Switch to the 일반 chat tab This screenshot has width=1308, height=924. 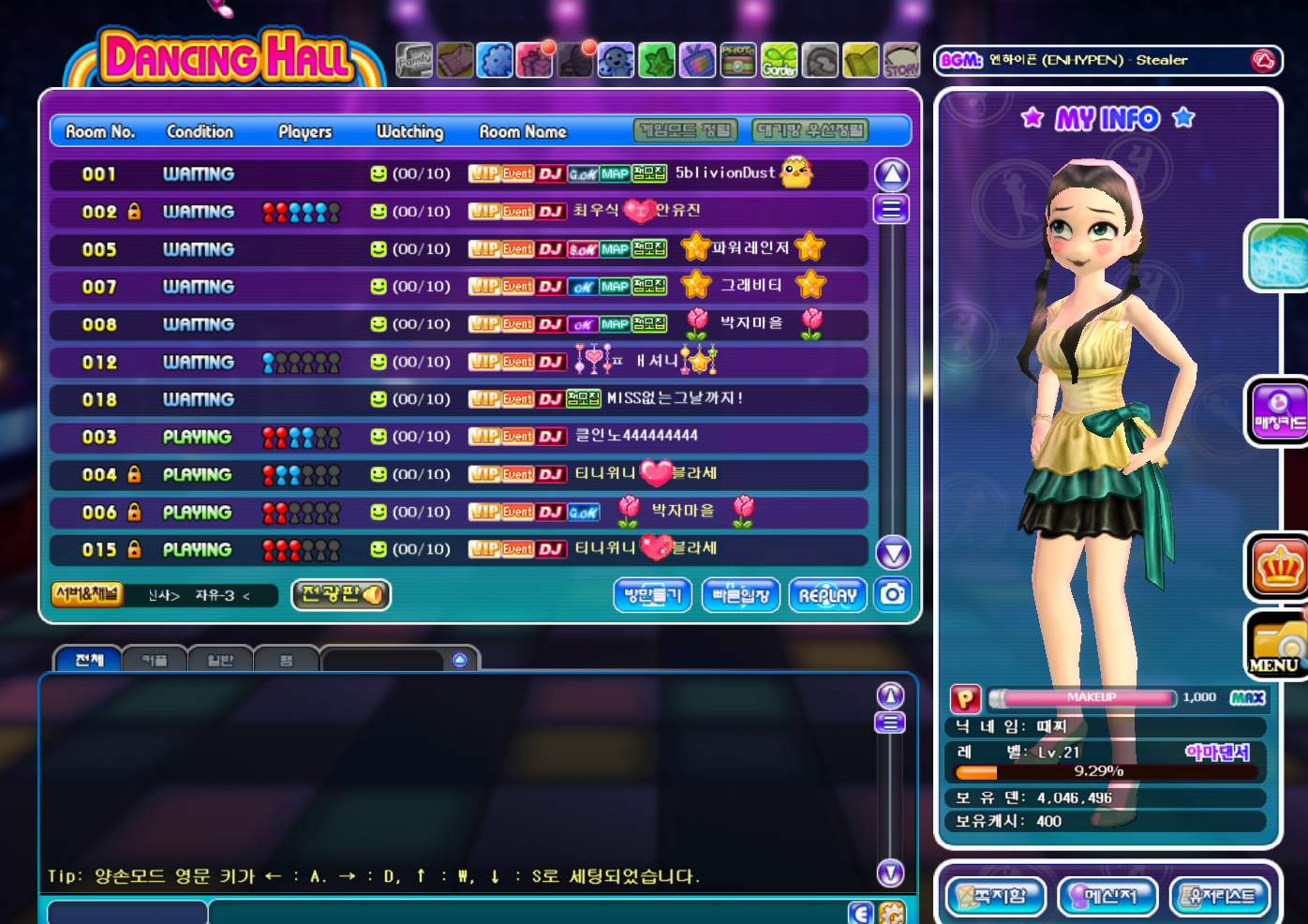pyautogui.click(x=220, y=660)
